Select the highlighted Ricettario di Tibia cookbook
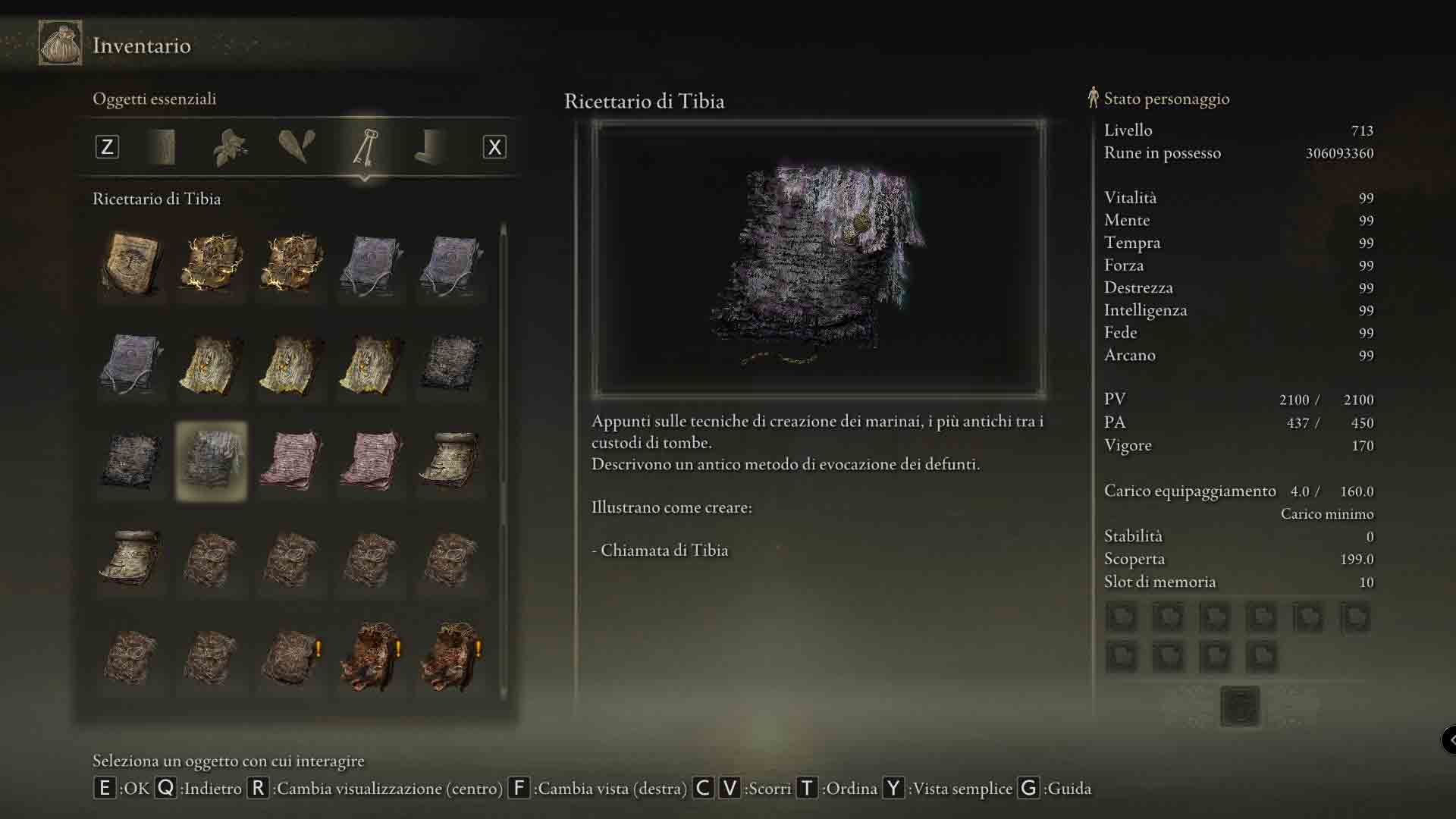Image resolution: width=1456 pixels, height=819 pixels. (211, 461)
